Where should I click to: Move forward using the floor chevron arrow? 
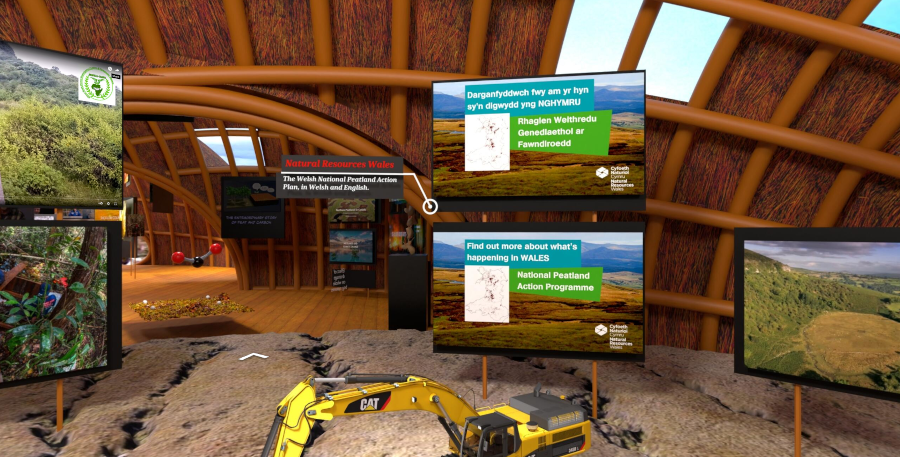[254, 355]
